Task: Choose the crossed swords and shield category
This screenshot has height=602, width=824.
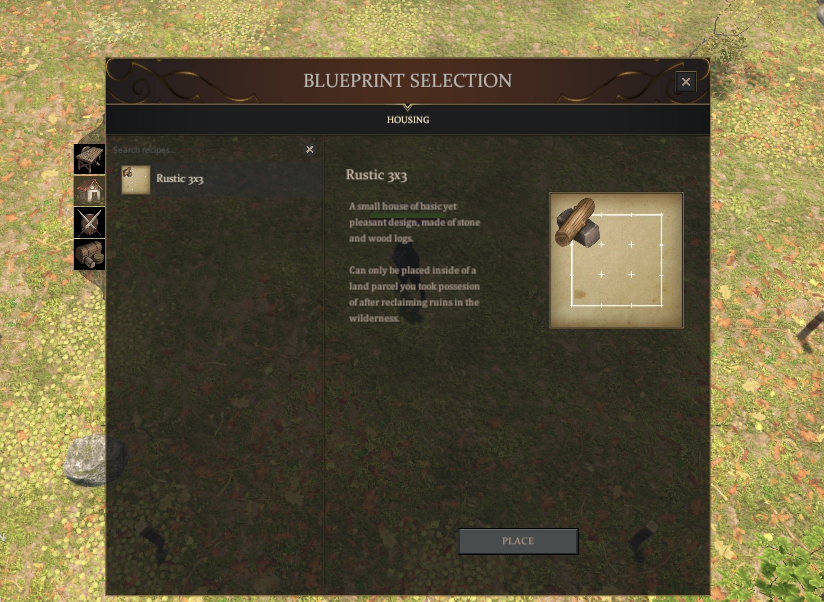Action: pos(89,222)
